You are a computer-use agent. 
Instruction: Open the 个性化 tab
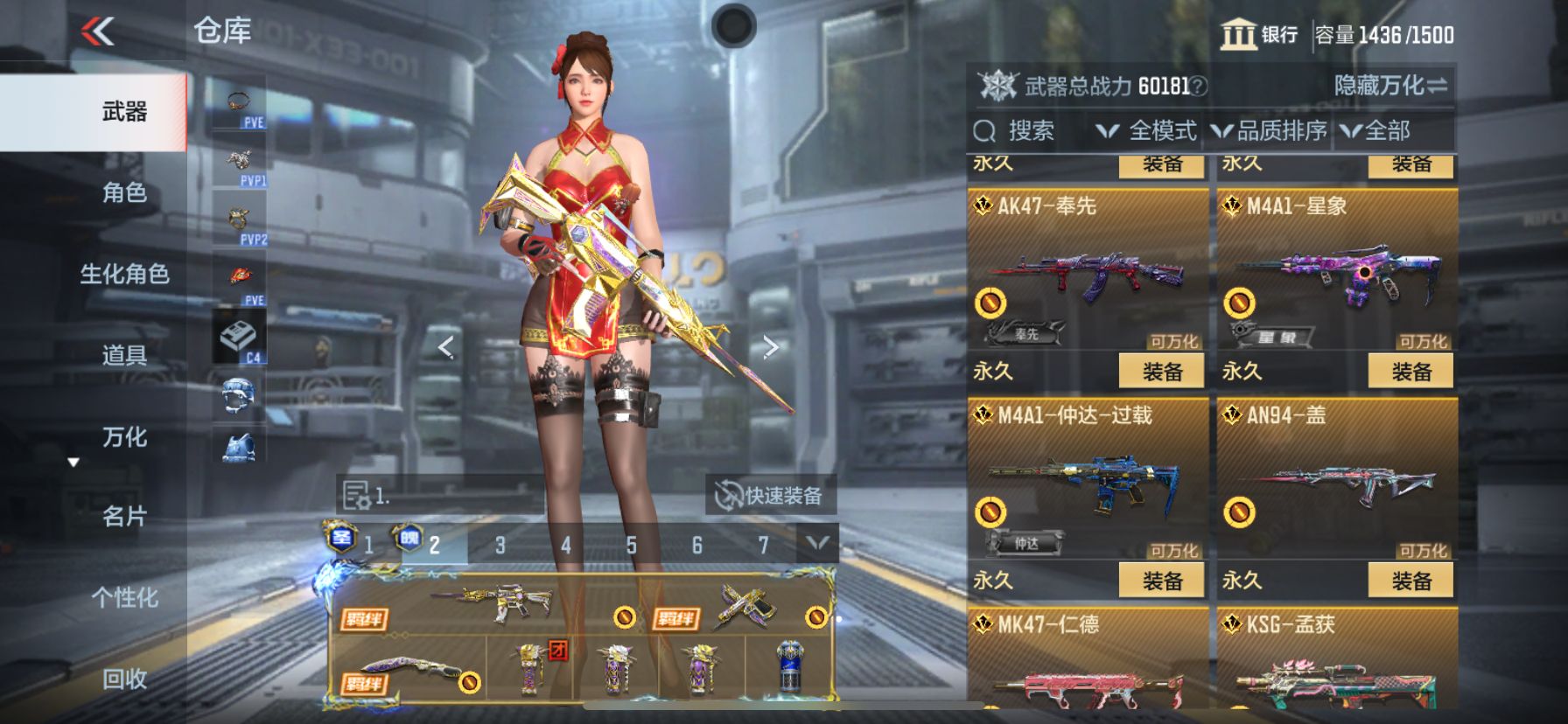(124, 598)
